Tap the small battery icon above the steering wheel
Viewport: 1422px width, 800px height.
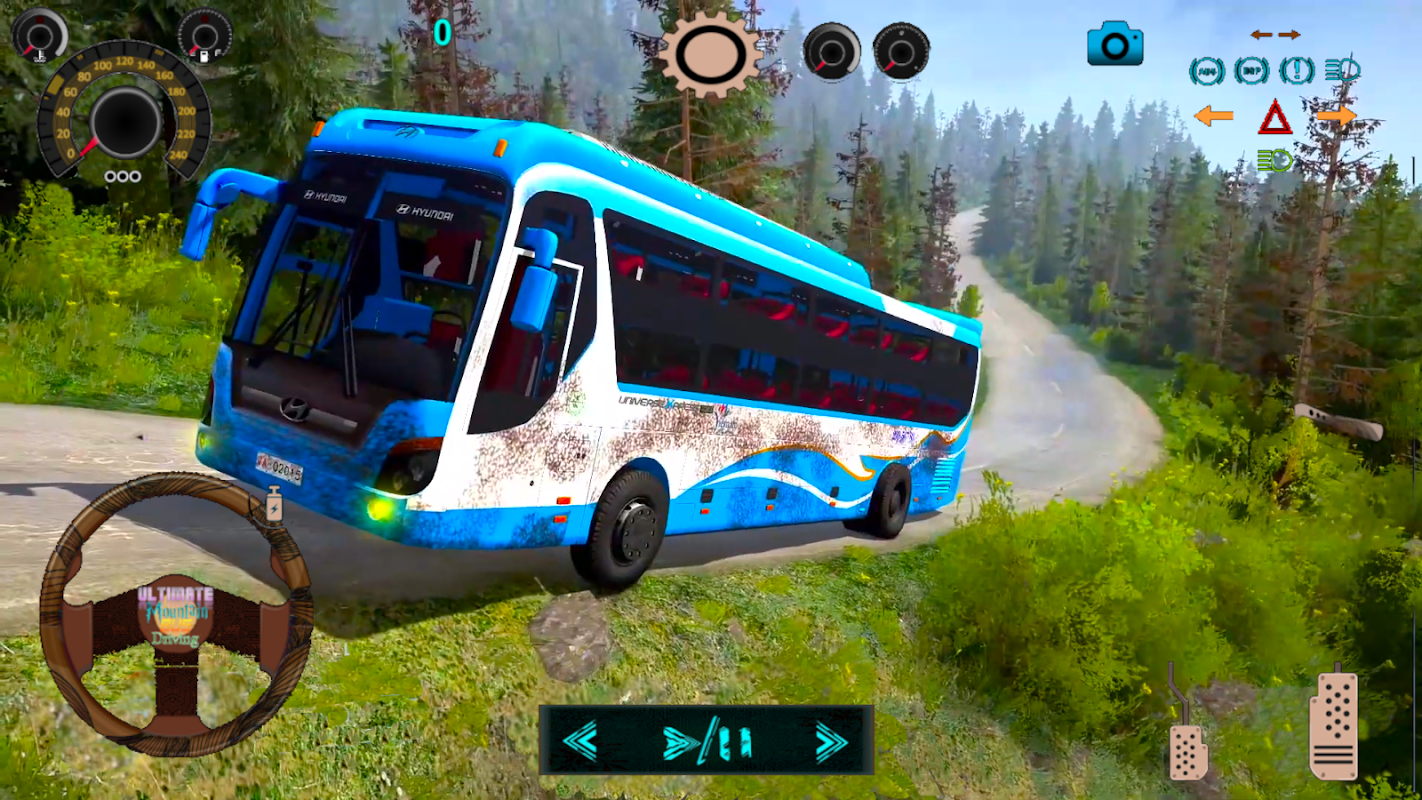273,504
